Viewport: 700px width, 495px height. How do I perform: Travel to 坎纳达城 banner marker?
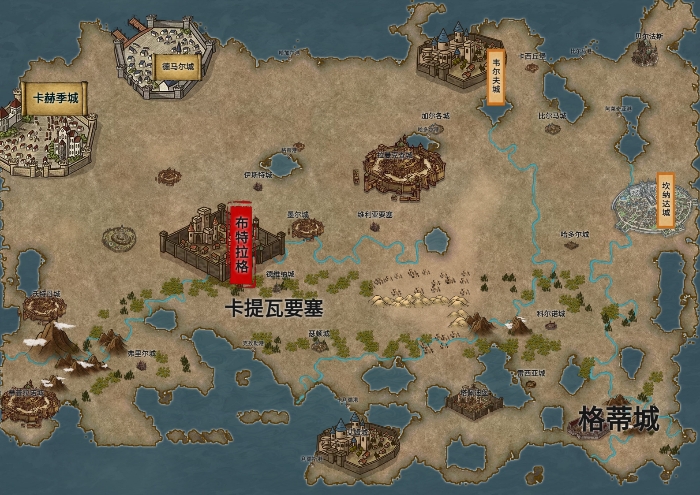[666, 200]
